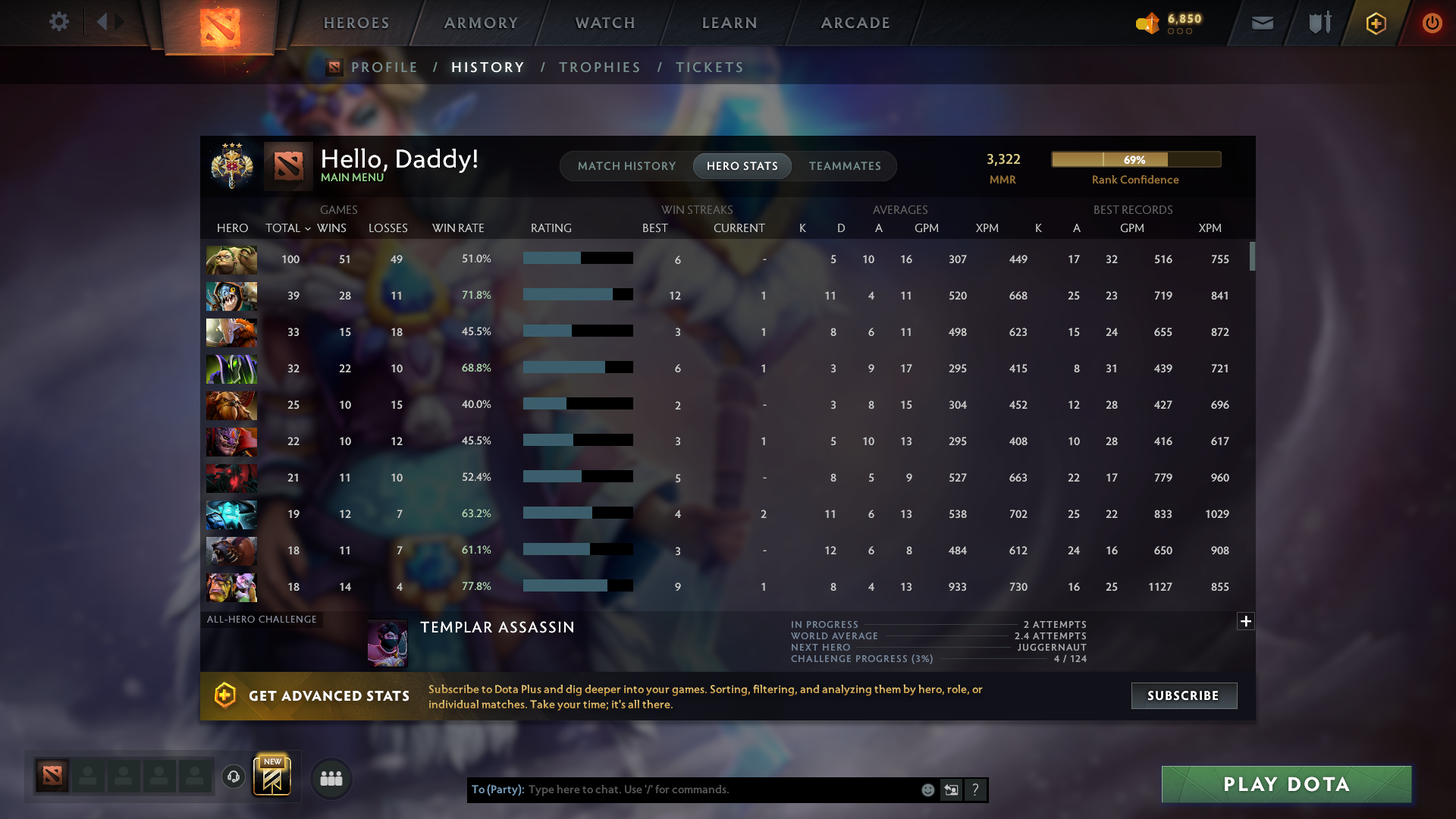The image size is (1456, 819).
Task: Select Pudge in the hero stats list
Action: click(x=231, y=259)
